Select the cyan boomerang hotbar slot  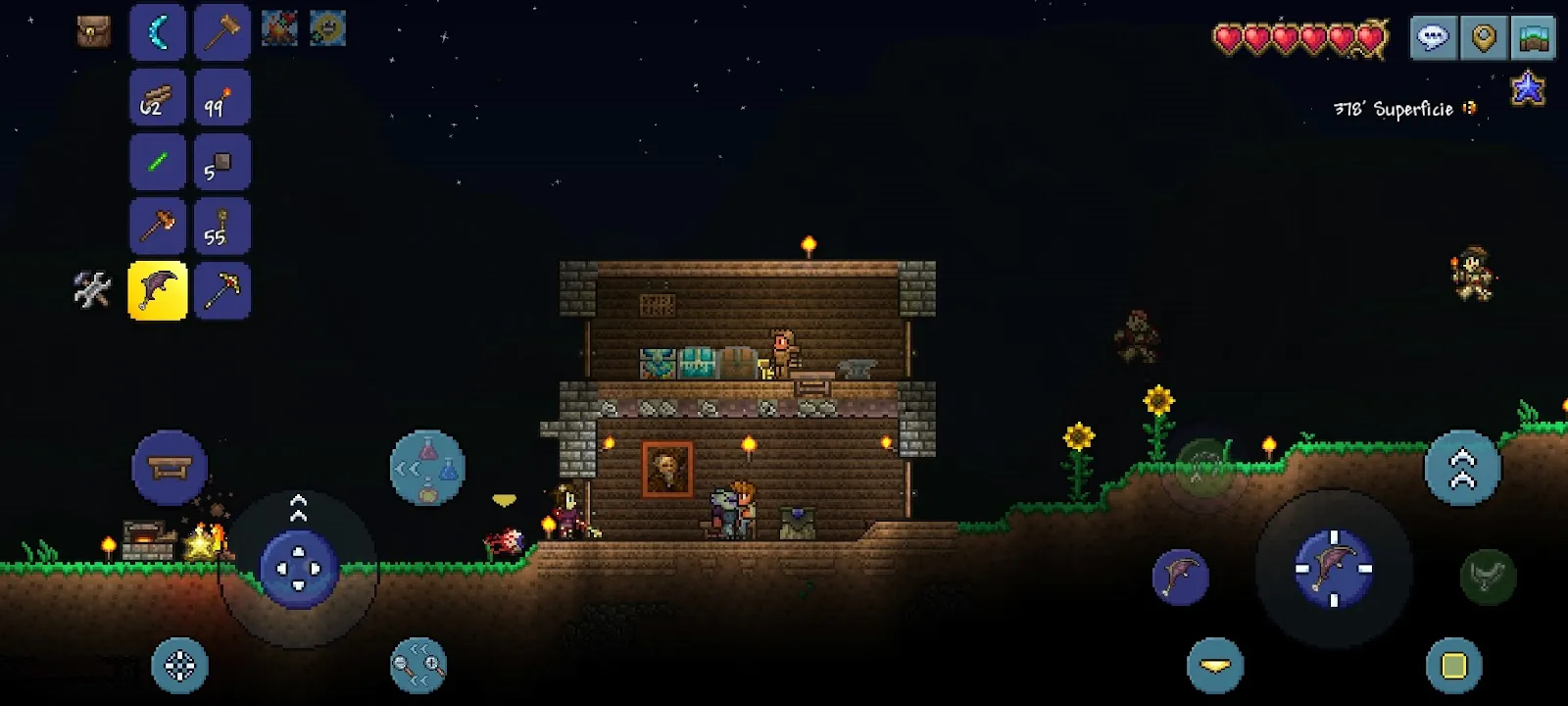pos(158,32)
